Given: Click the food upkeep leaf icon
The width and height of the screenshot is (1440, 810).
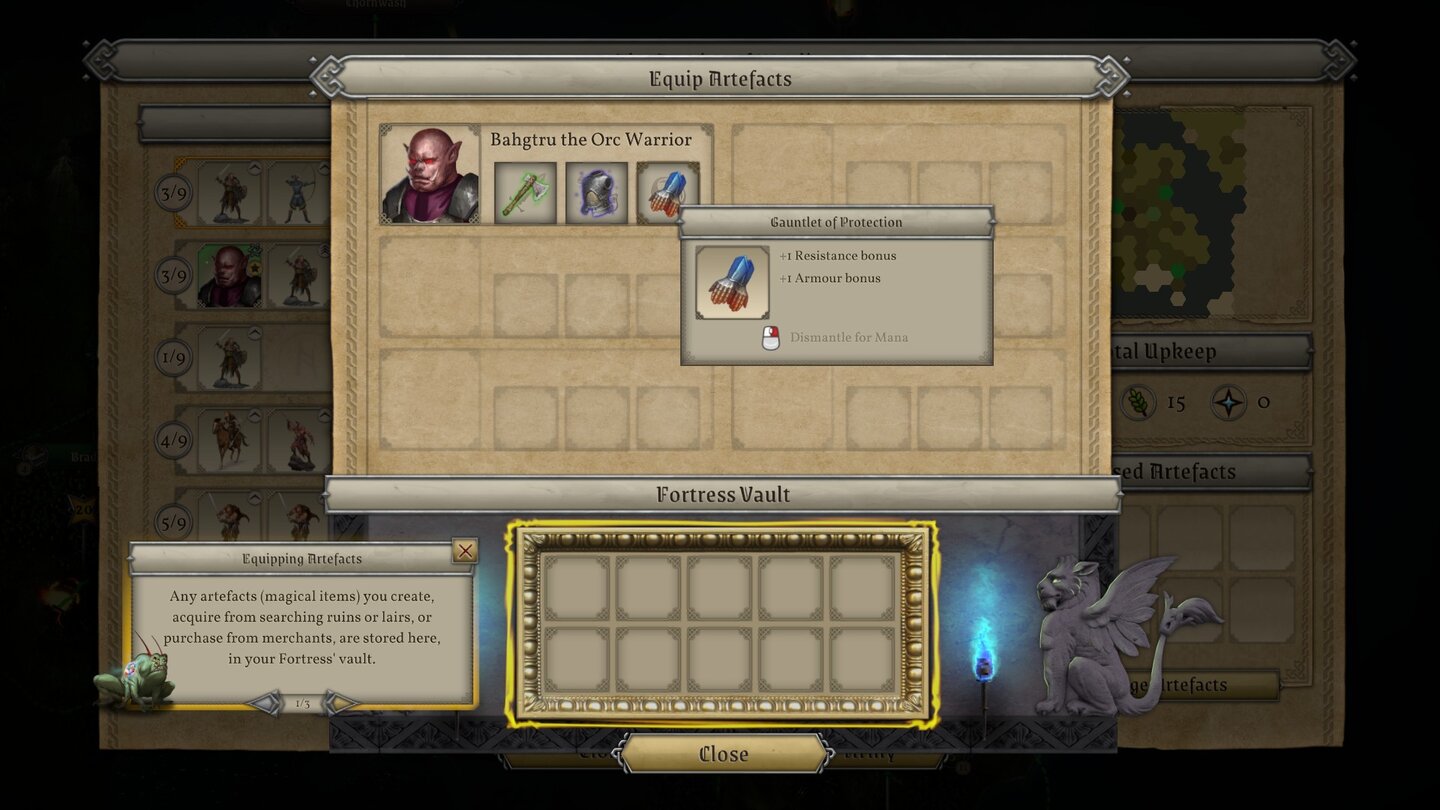Looking at the screenshot, I should tap(1138, 401).
